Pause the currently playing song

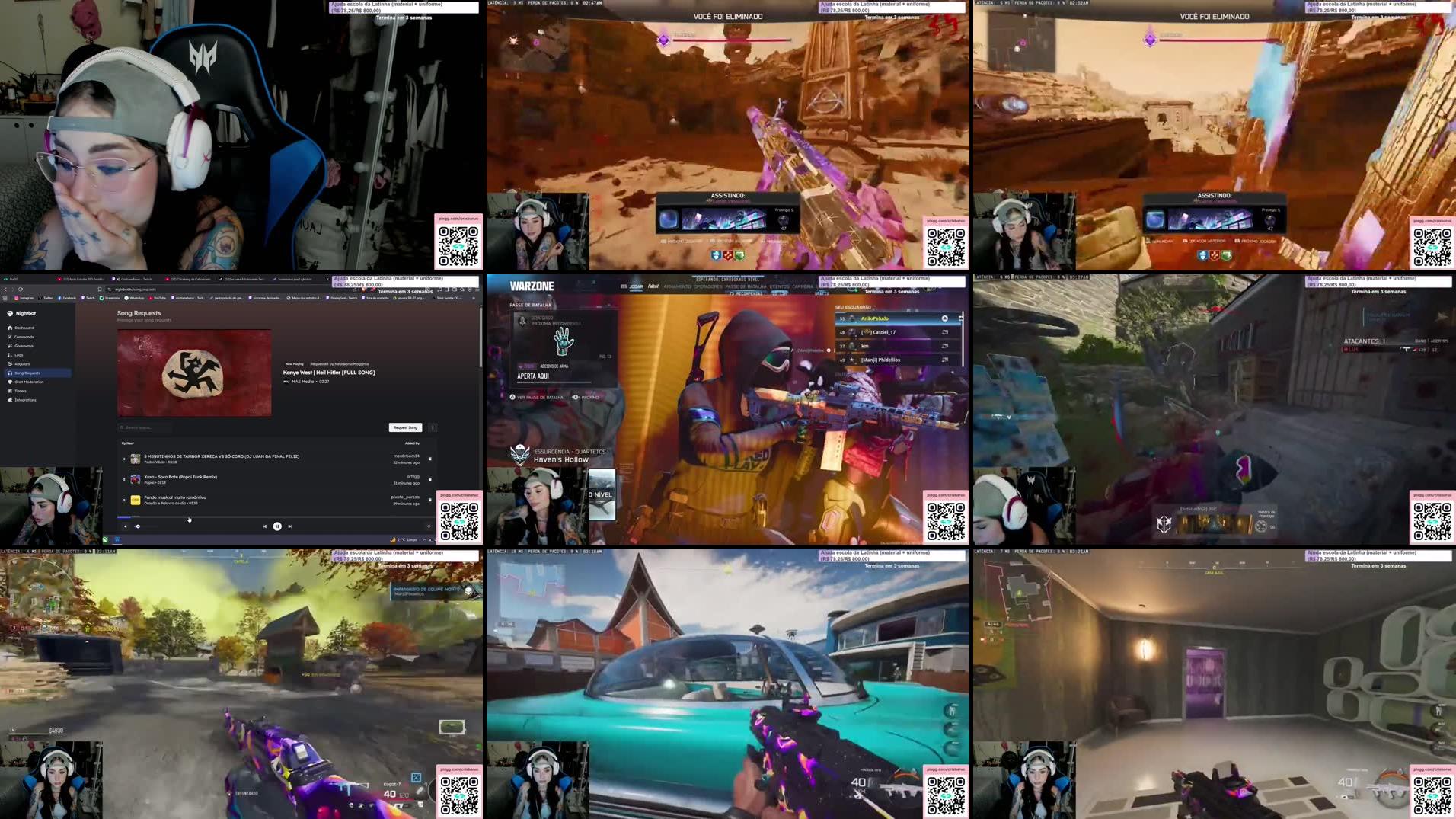pyautogui.click(x=277, y=526)
